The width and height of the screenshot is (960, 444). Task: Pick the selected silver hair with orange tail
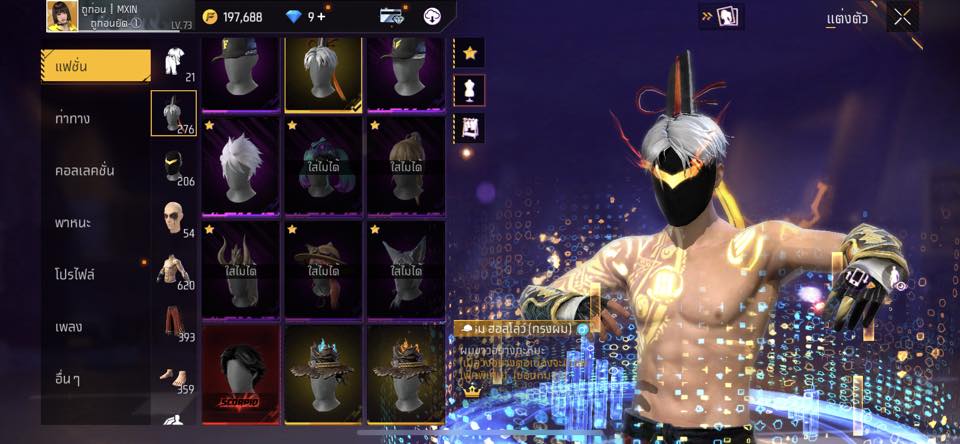(x=323, y=73)
